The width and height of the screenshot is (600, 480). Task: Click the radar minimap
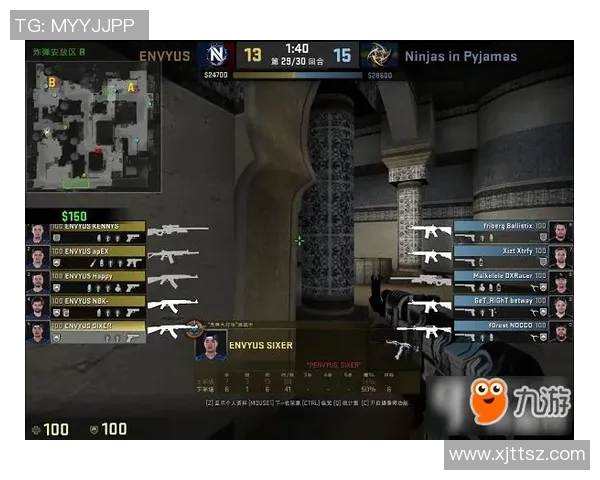[88, 128]
